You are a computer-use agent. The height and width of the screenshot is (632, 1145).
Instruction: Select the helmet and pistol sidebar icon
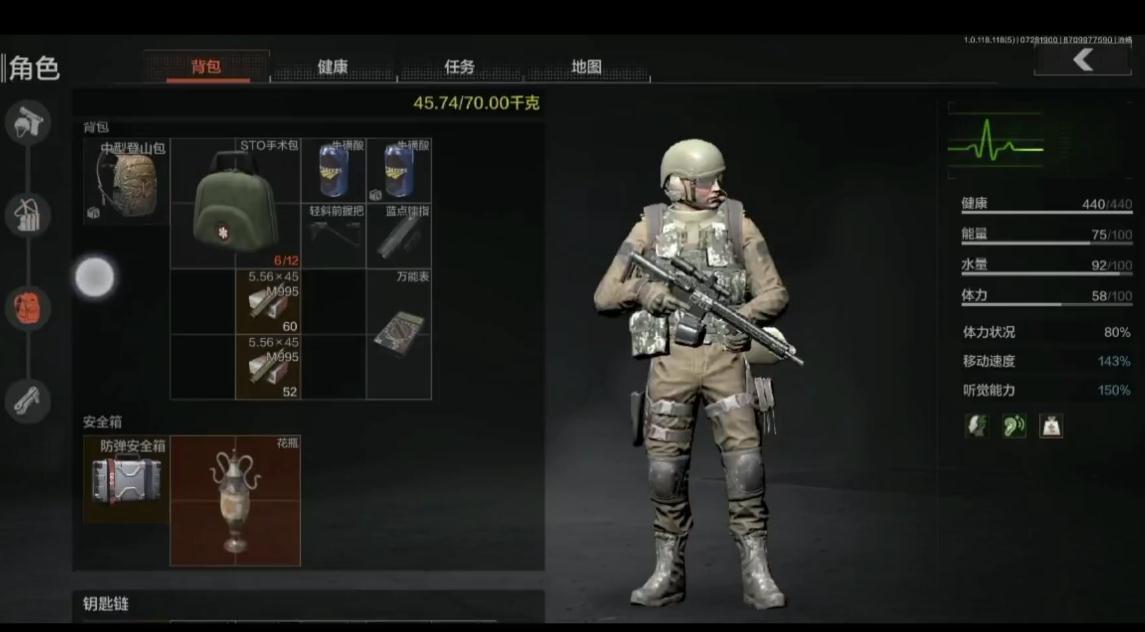pyautogui.click(x=28, y=123)
